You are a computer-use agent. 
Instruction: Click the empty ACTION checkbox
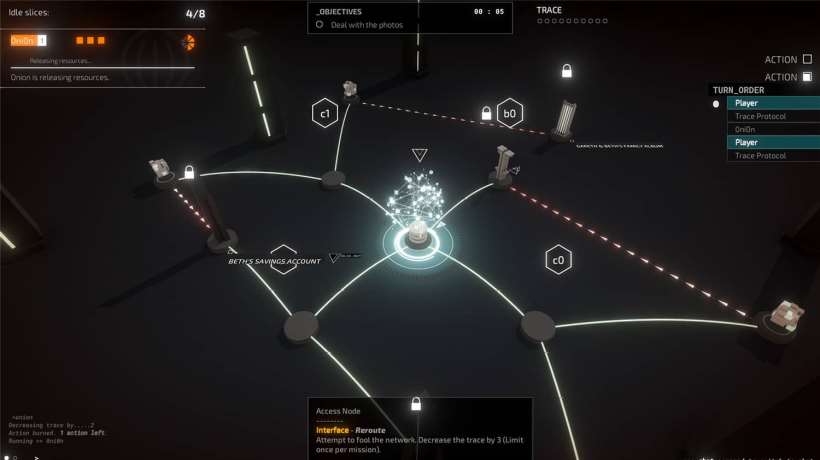tap(807, 59)
